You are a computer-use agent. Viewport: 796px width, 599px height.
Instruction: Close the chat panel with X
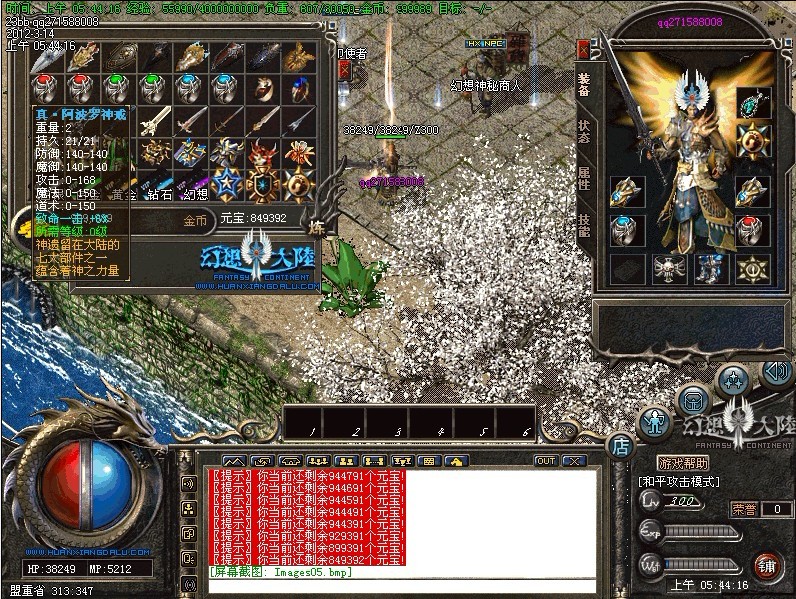[574, 461]
